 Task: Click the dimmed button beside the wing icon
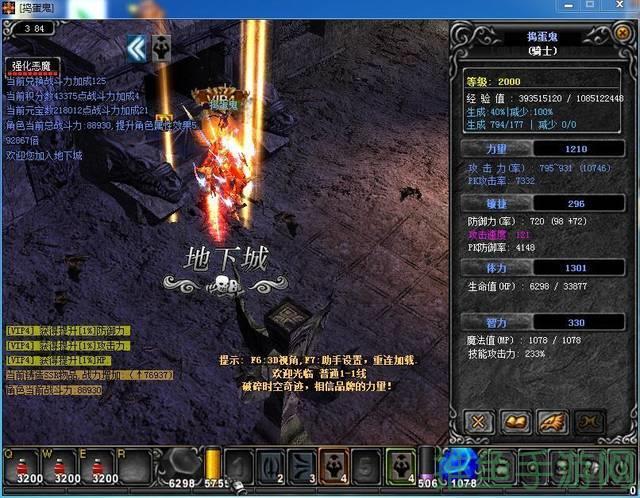click(x=589, y=422)
